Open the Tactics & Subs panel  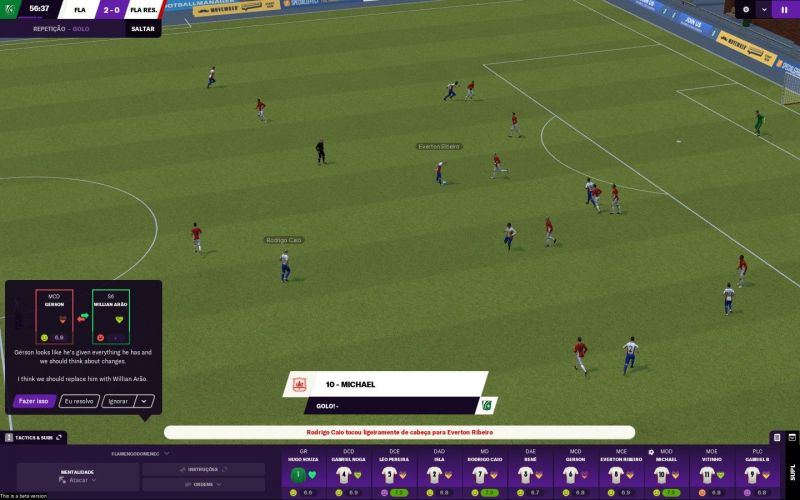[35, 437]
